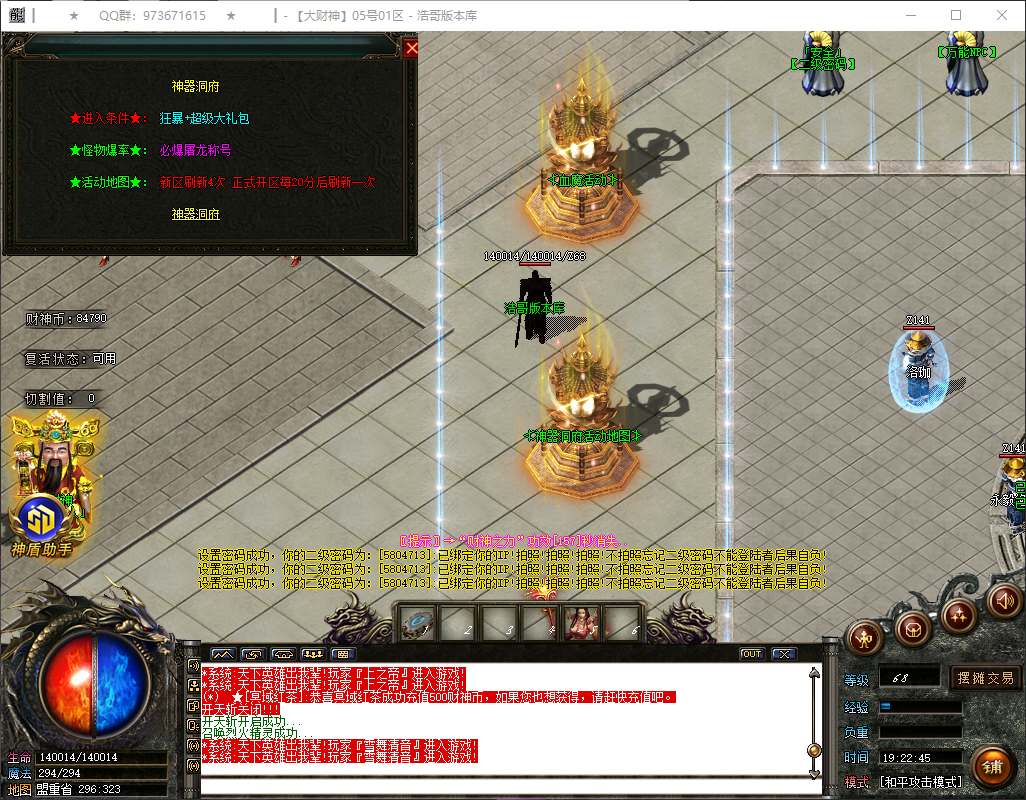
Task: Switch the 和平攻击模式 attack mode
Action: [x=921, y=782]
